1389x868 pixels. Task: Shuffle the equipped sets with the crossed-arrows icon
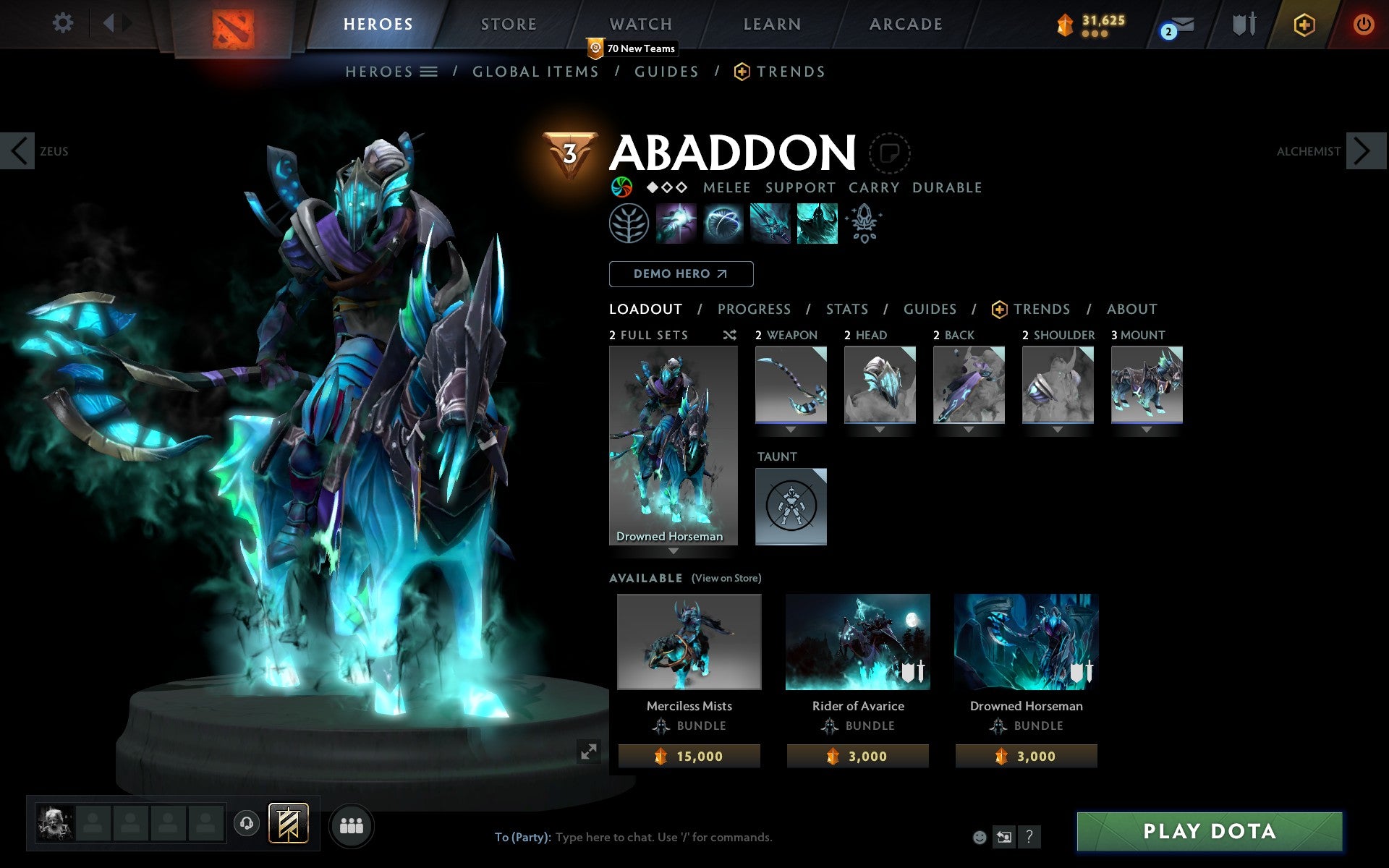[x=729, y=335]
